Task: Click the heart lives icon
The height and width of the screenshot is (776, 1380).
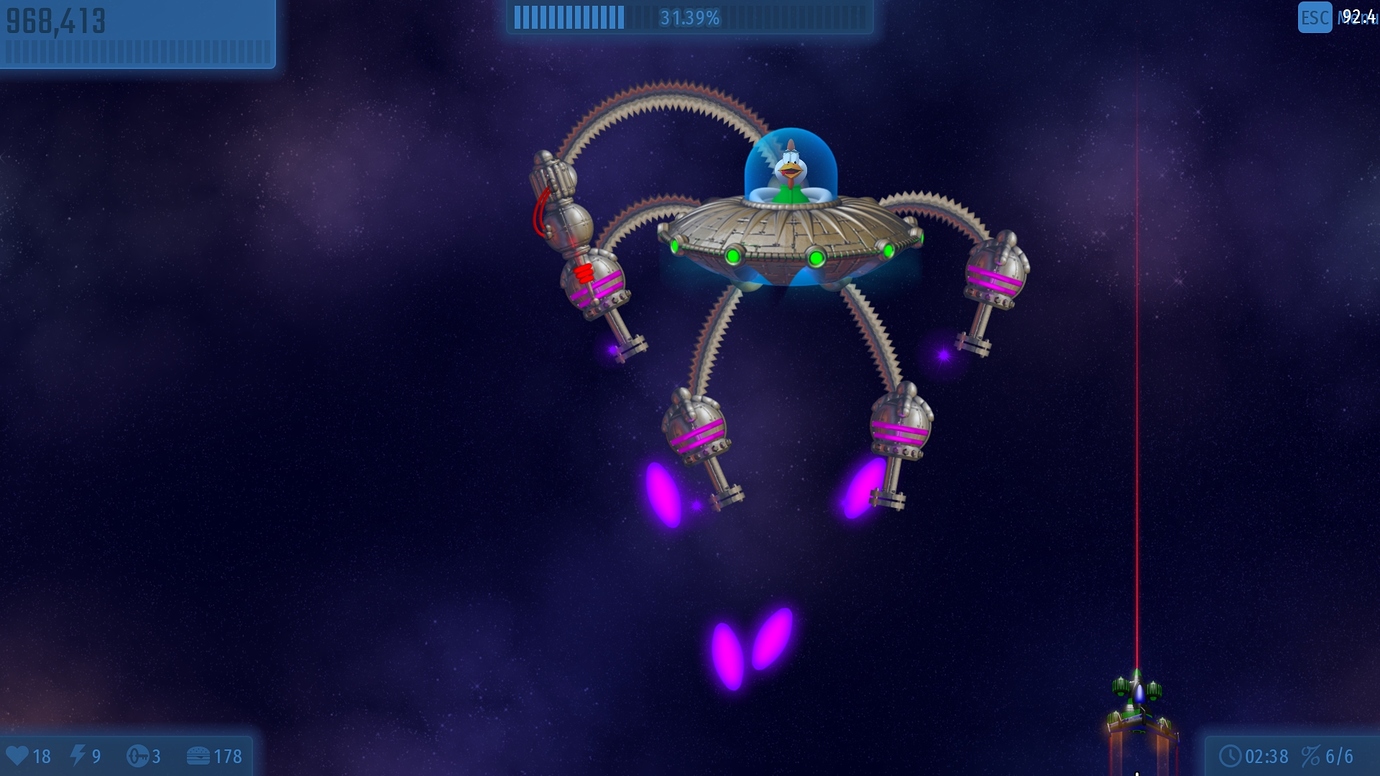Action: coord(17,756)
